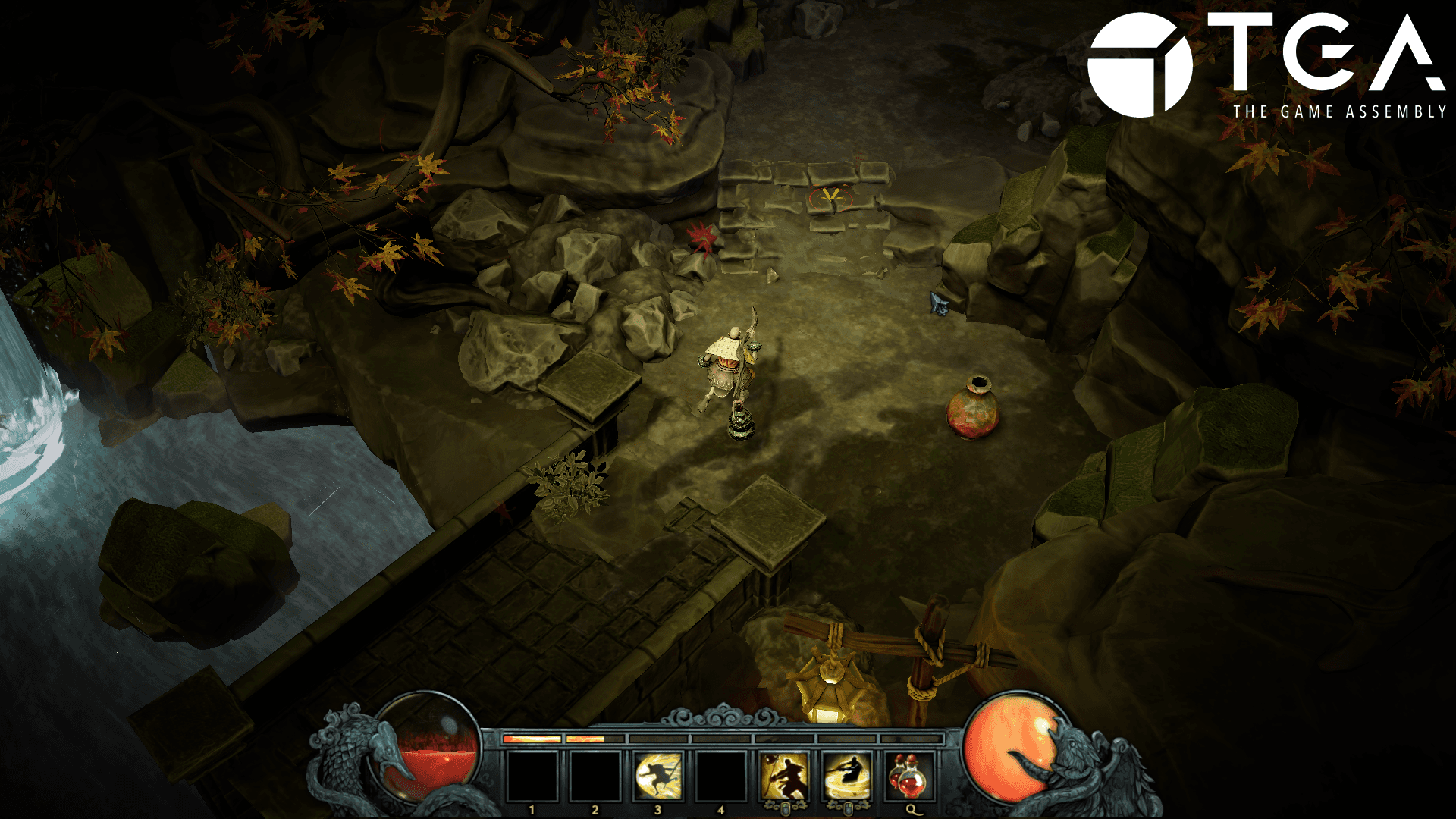Activate the leaping warrior skill in slot 3

click(x=657, y=776)
